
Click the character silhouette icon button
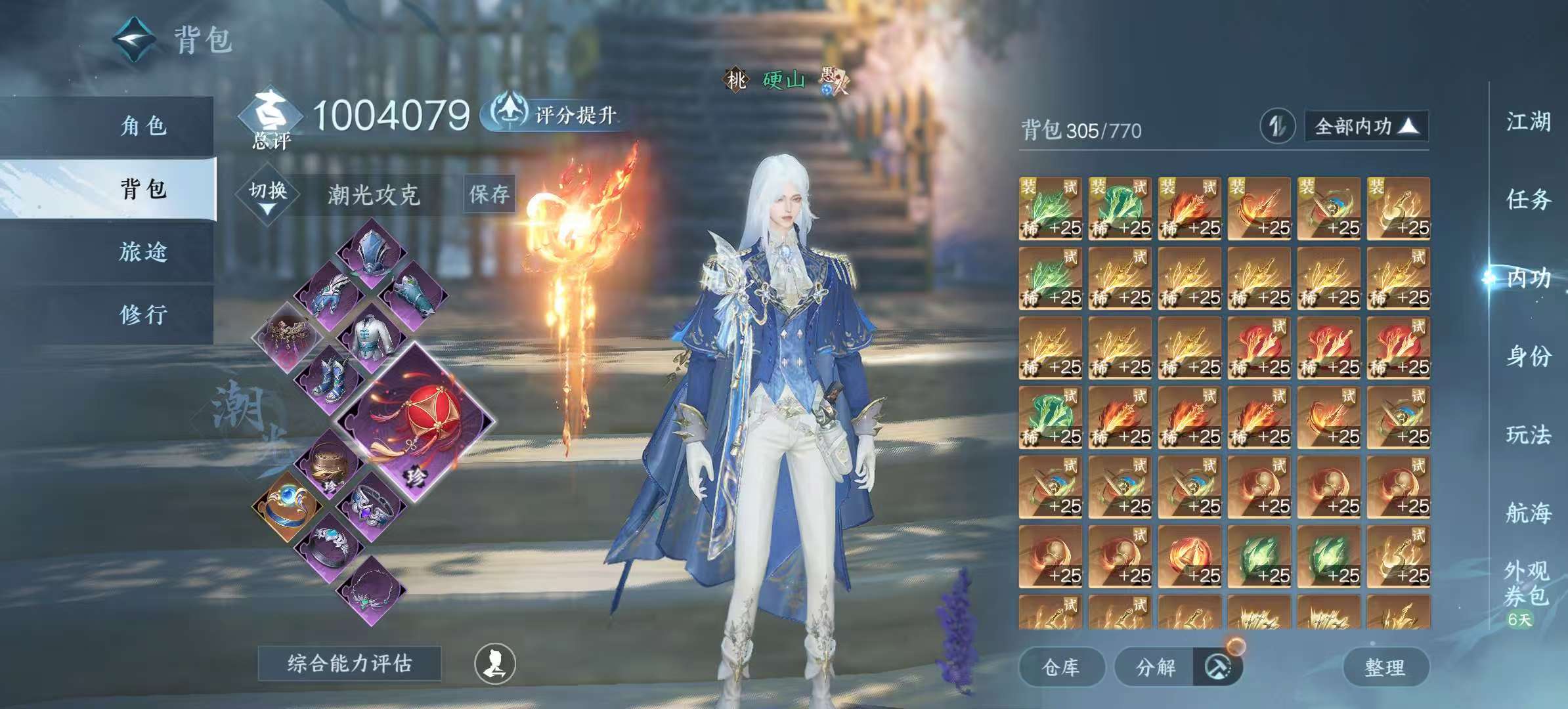coord(495,664)
